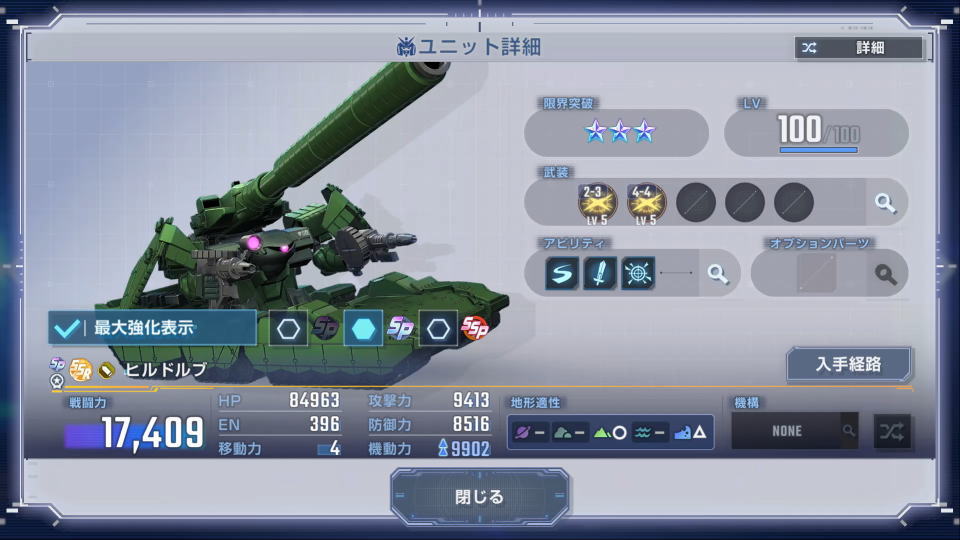This screenshot has width=960, height=540.
Task: Open the オプションパーツ magnifier
Action: click(x=885, y=273)
